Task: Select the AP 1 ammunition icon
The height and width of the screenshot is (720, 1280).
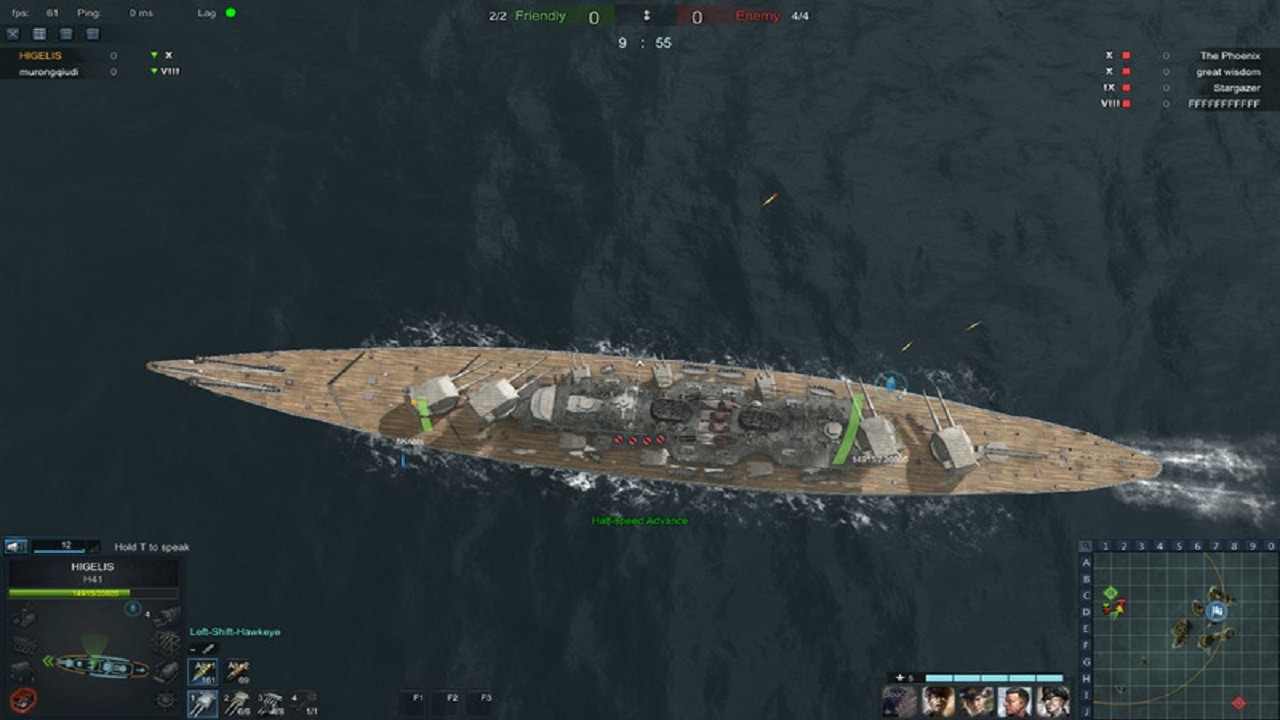Action: pos(202,672)
